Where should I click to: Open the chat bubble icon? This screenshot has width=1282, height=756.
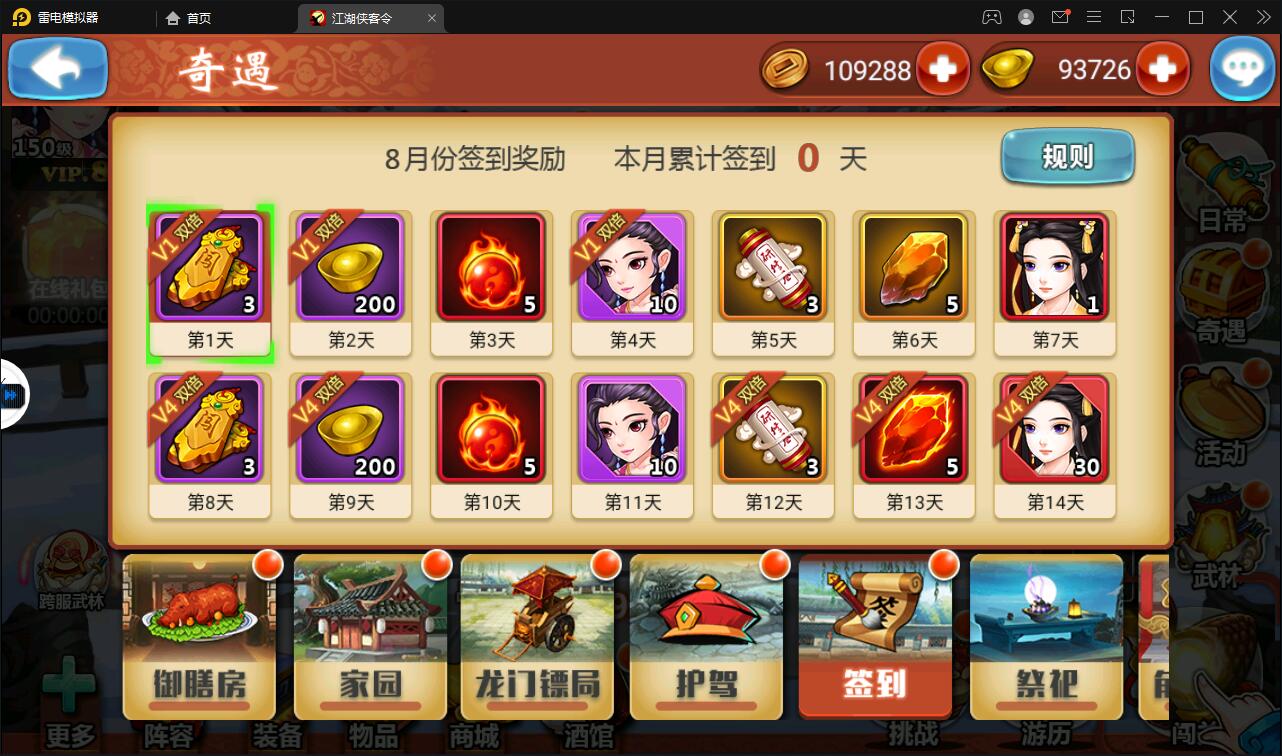[x=1242, y=68]
